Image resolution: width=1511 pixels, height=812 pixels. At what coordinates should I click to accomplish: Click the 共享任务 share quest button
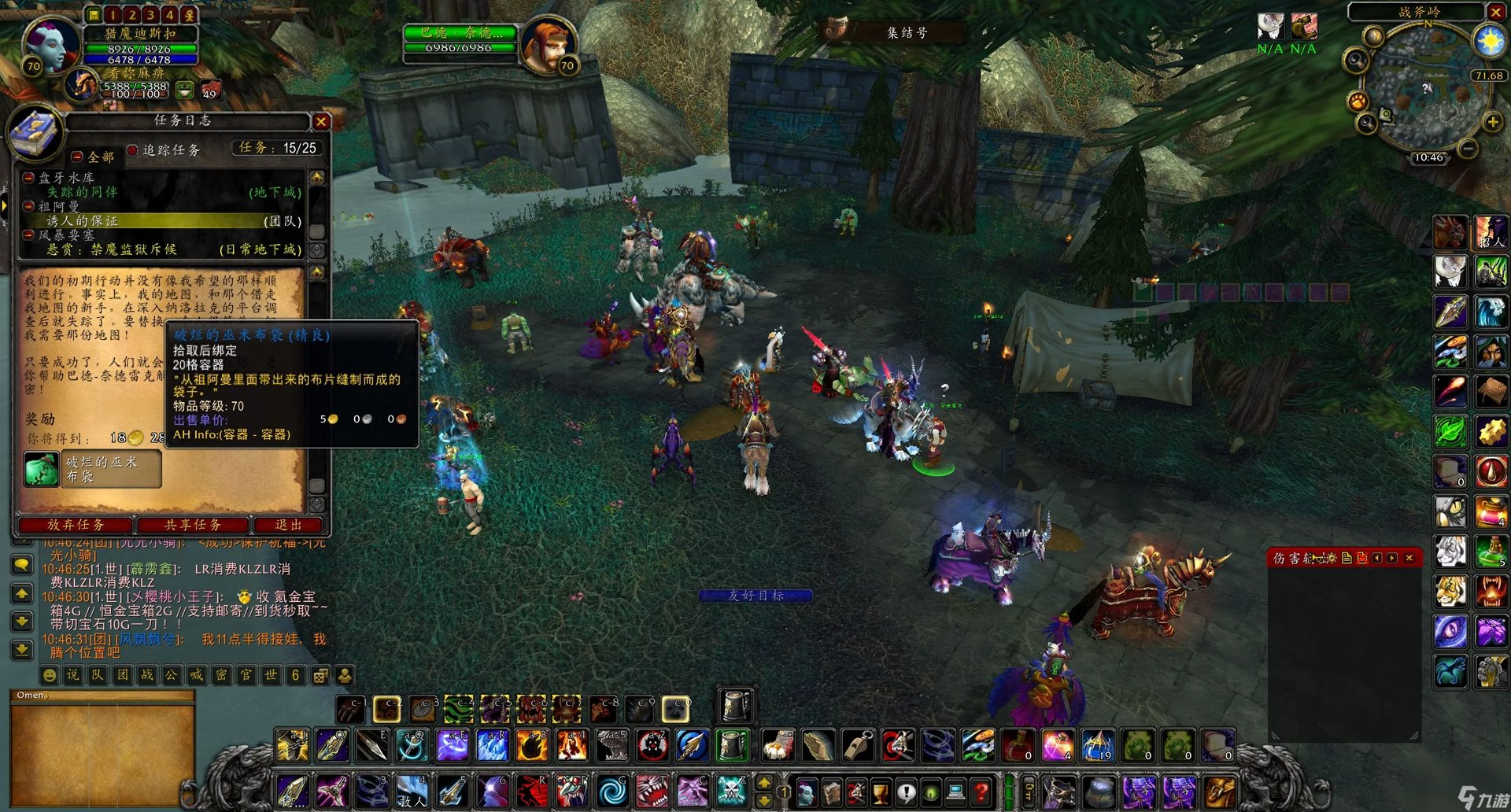[193, 525]
